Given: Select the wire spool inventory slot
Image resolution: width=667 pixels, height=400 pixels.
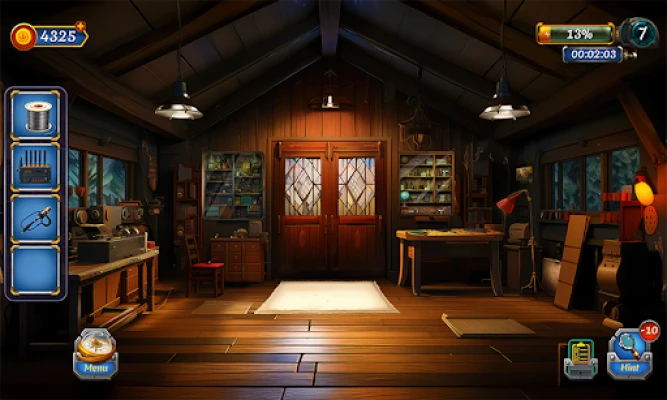Looking at the screenshot, I should [x=36, y=116].
